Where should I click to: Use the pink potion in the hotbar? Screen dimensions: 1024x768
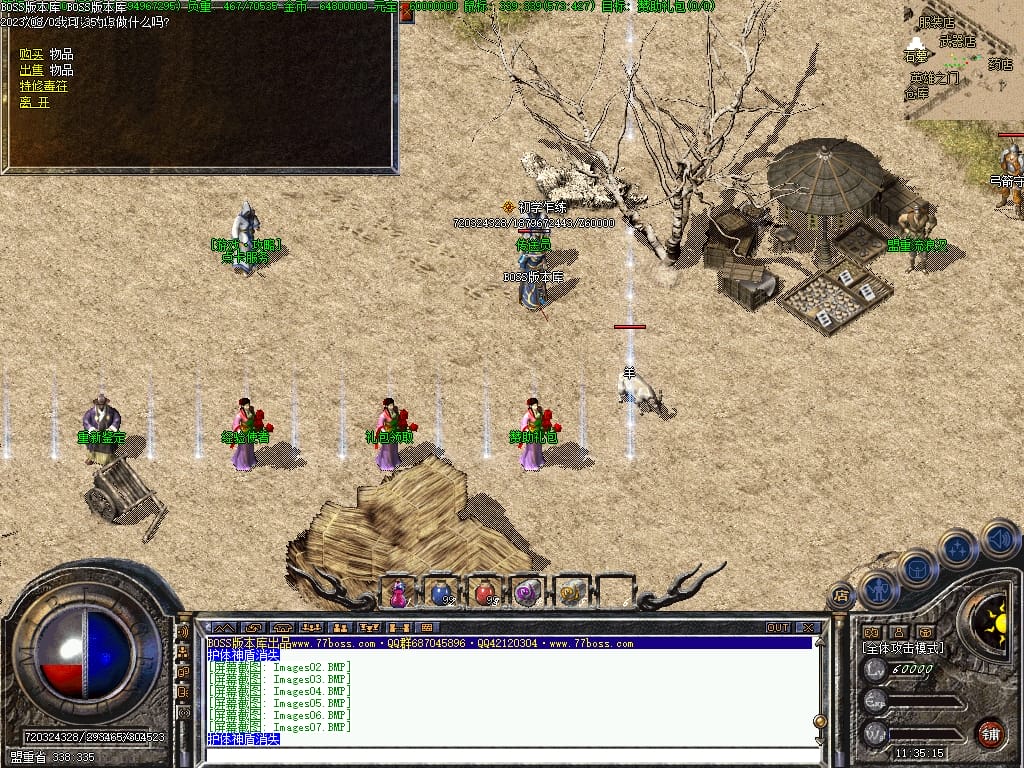pos(398,593)
